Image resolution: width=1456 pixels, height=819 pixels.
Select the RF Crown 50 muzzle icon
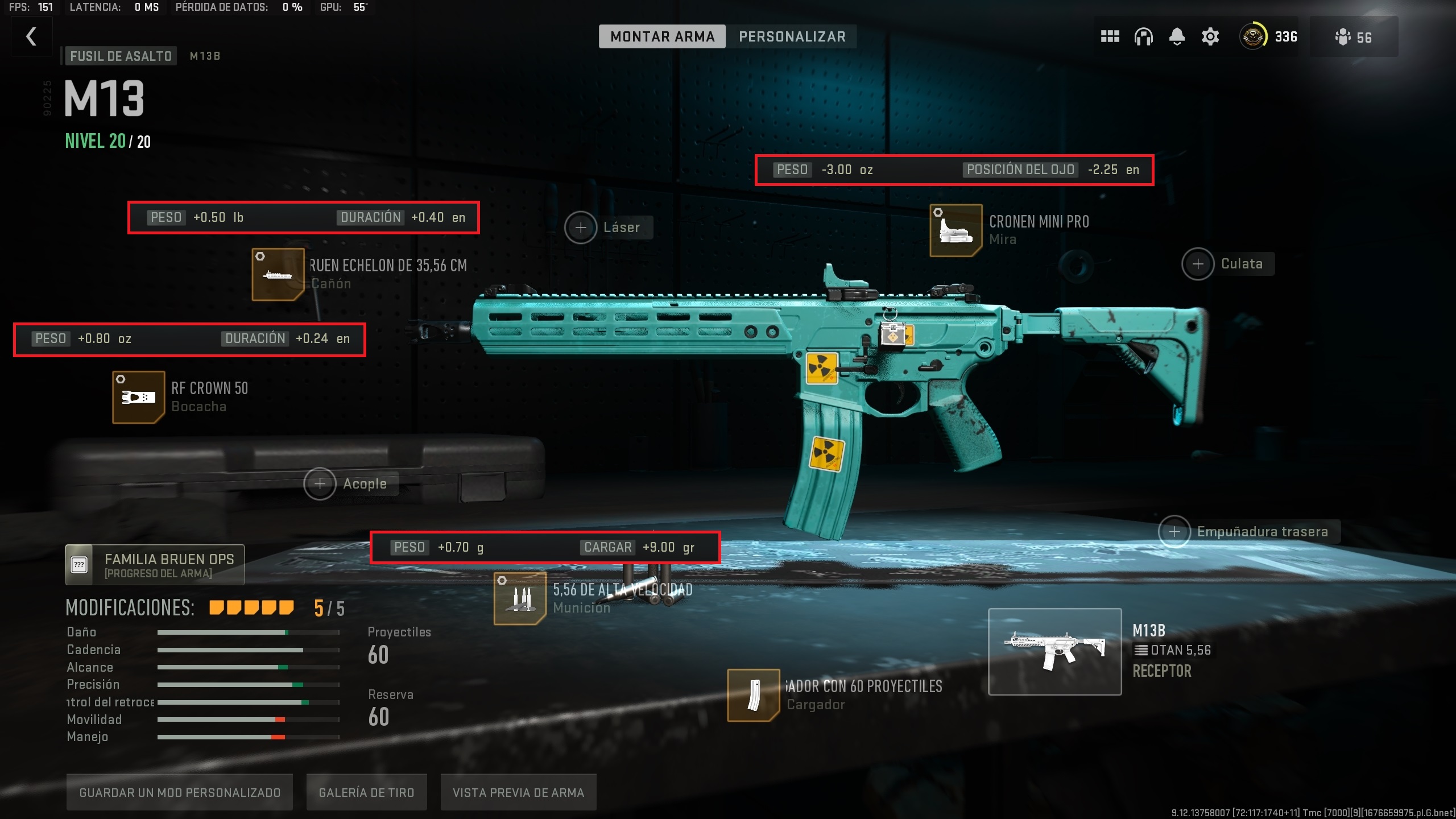pyautogui.click(x=138, y=396)
